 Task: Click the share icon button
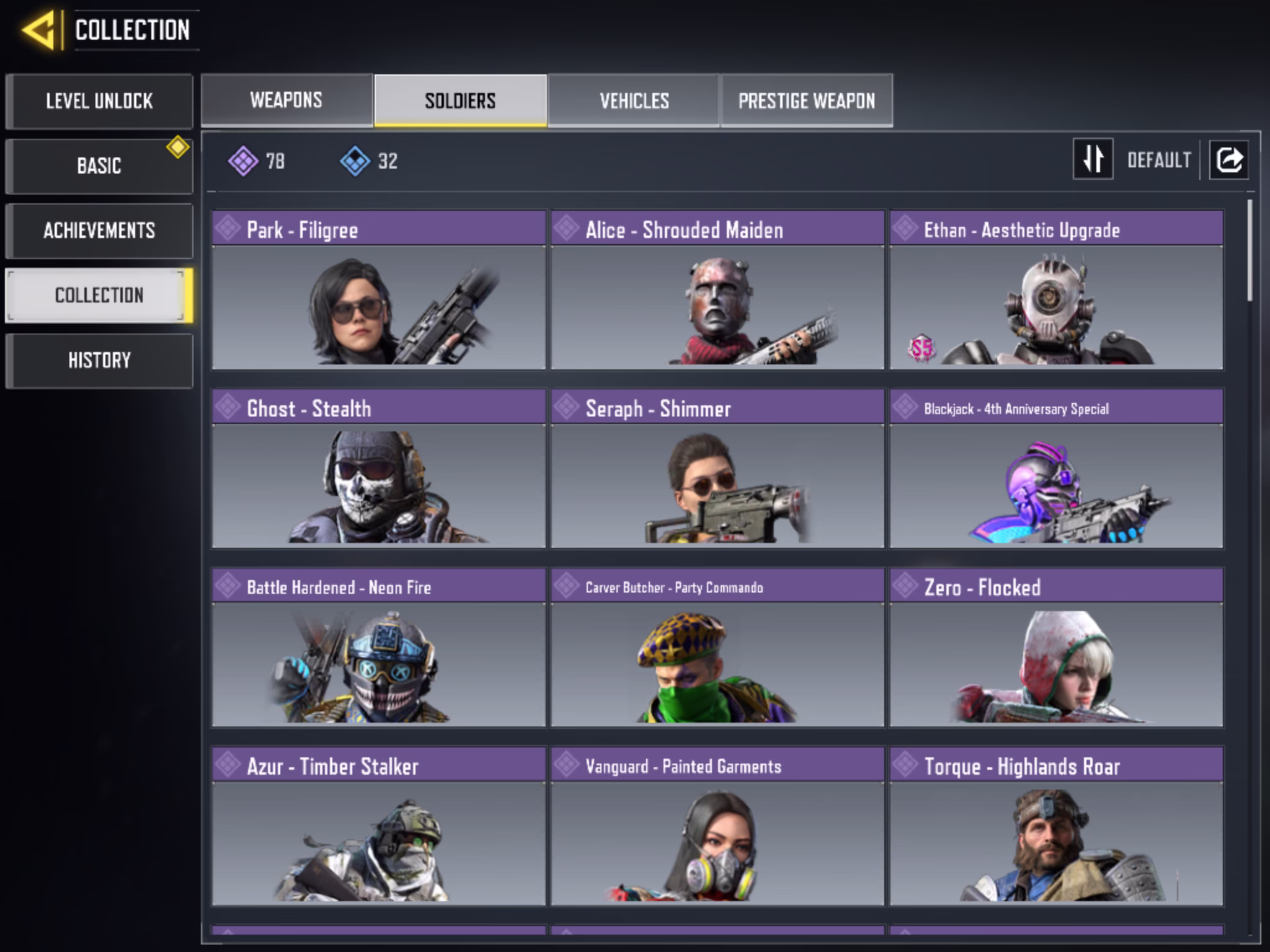click(1229, 159)
